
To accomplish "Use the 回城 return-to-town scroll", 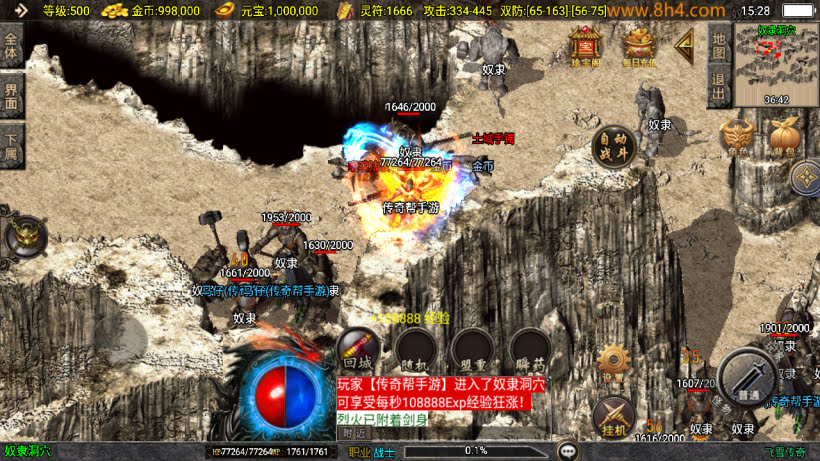I will pyautogui.click(x=358, y=350).
